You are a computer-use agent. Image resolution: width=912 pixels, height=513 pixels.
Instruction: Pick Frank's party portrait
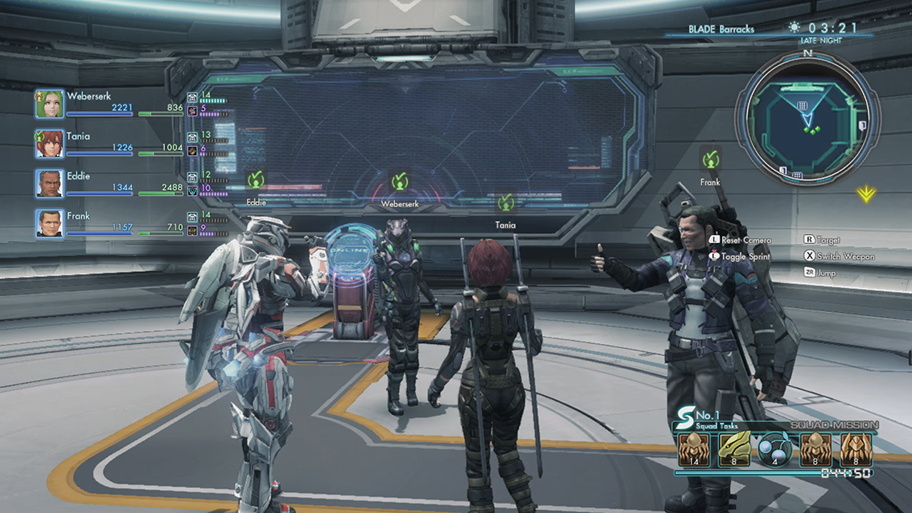tap(50, 222)
